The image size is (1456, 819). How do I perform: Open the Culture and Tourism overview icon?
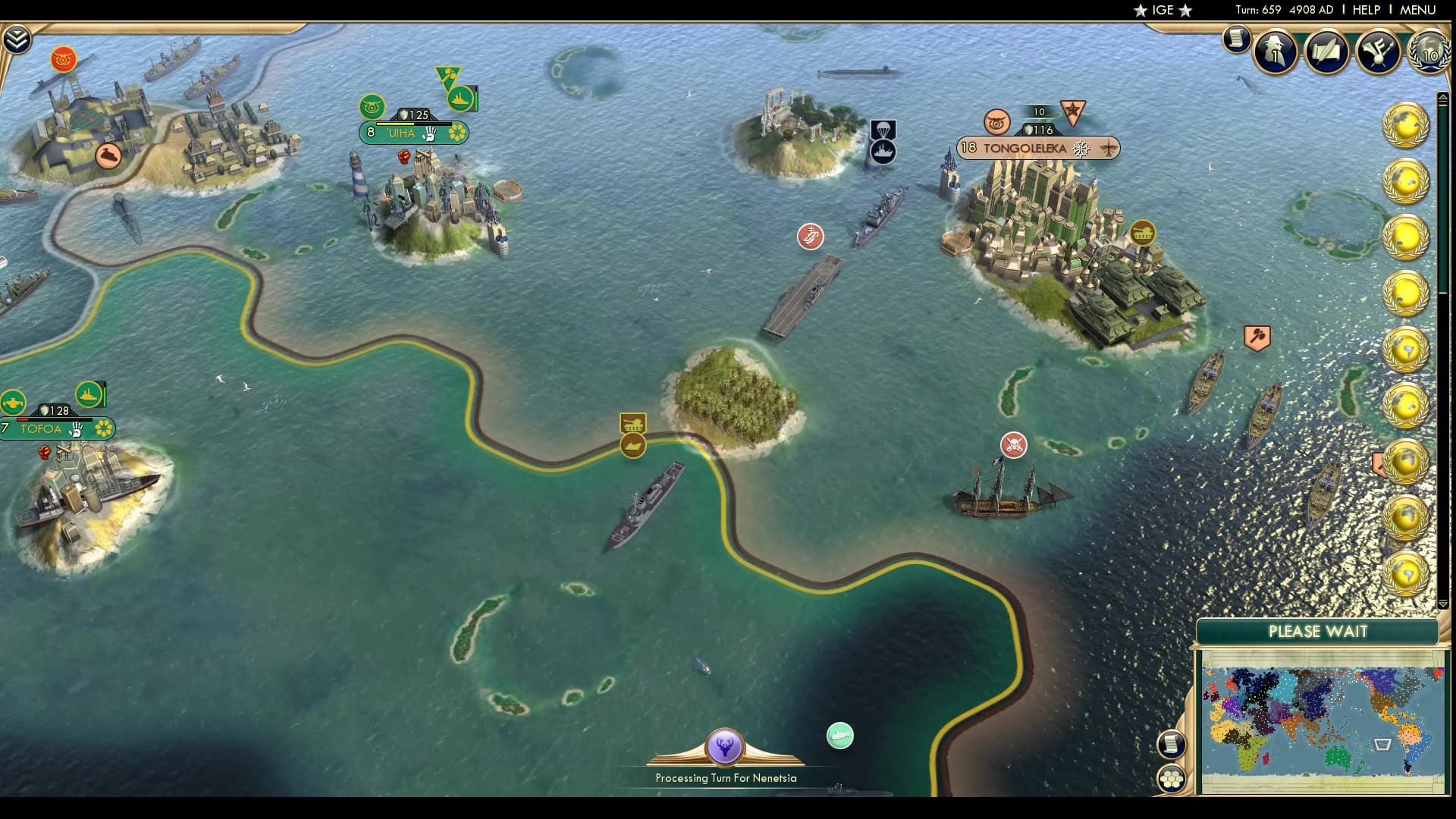tap(1378, 52)
